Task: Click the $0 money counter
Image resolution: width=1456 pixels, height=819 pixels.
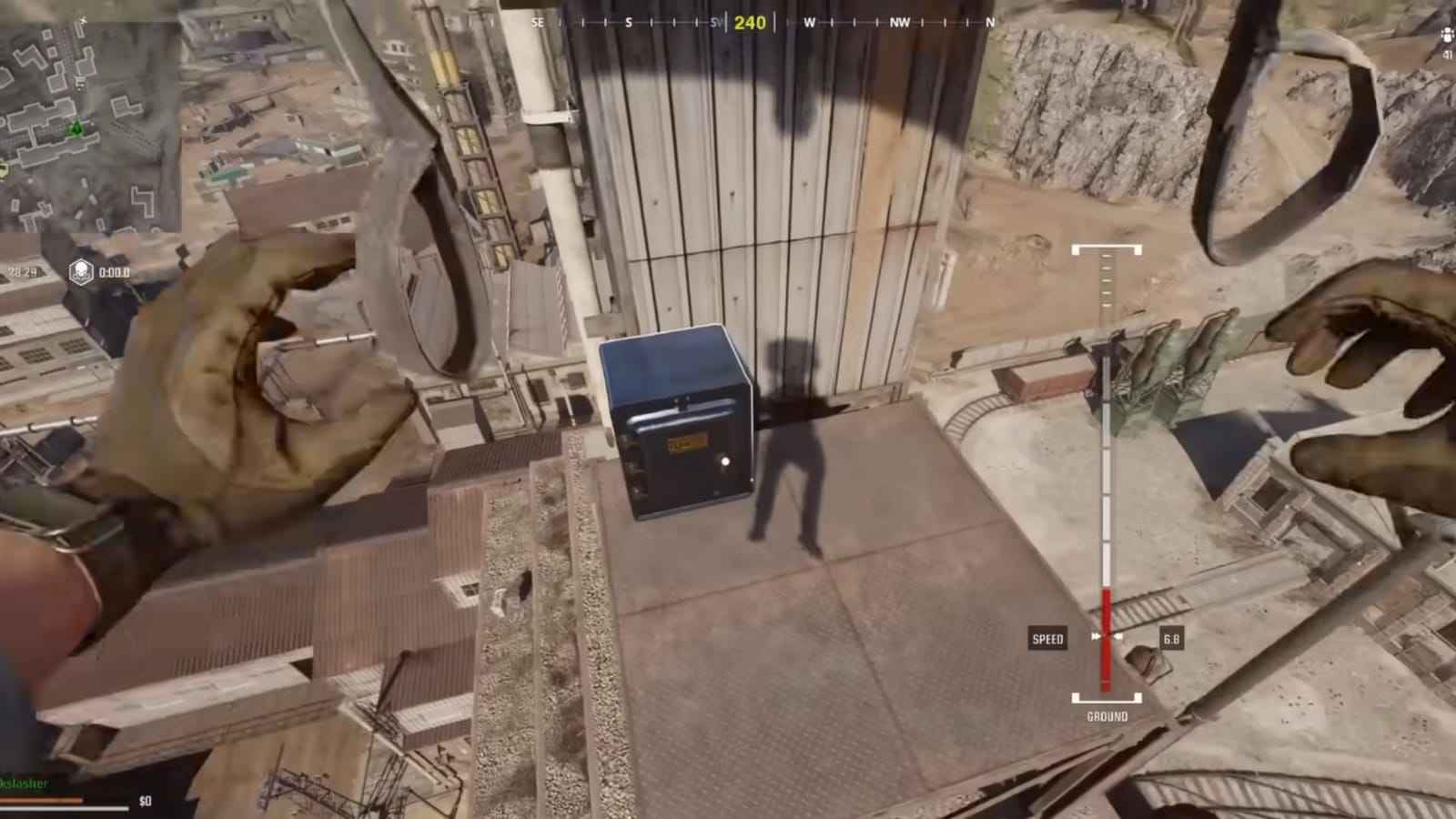Action: [145, 802]
